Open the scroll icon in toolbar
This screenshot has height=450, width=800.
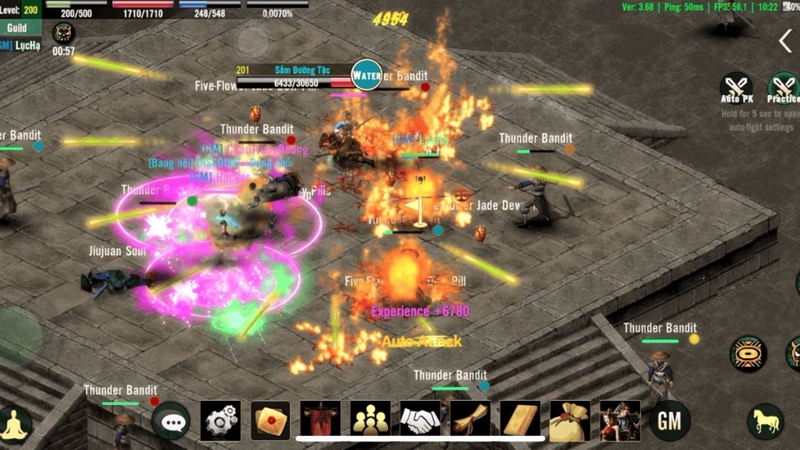tap(470, 421)
